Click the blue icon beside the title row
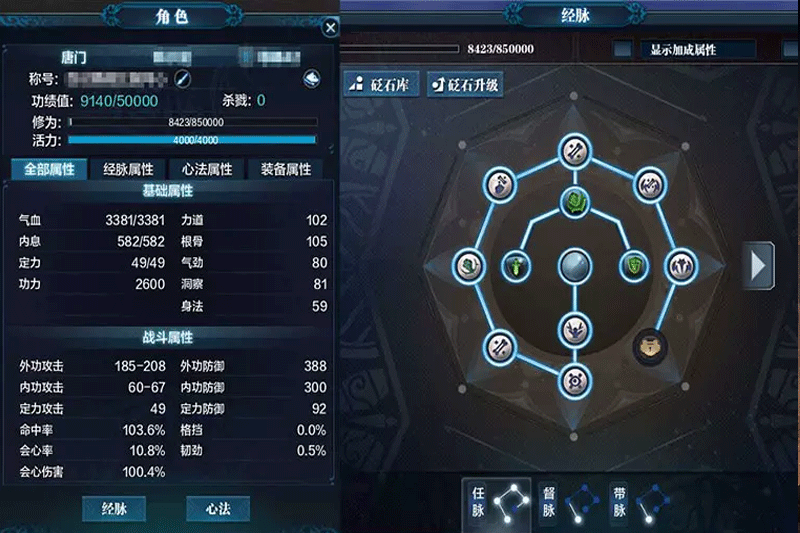 (313, 78)
